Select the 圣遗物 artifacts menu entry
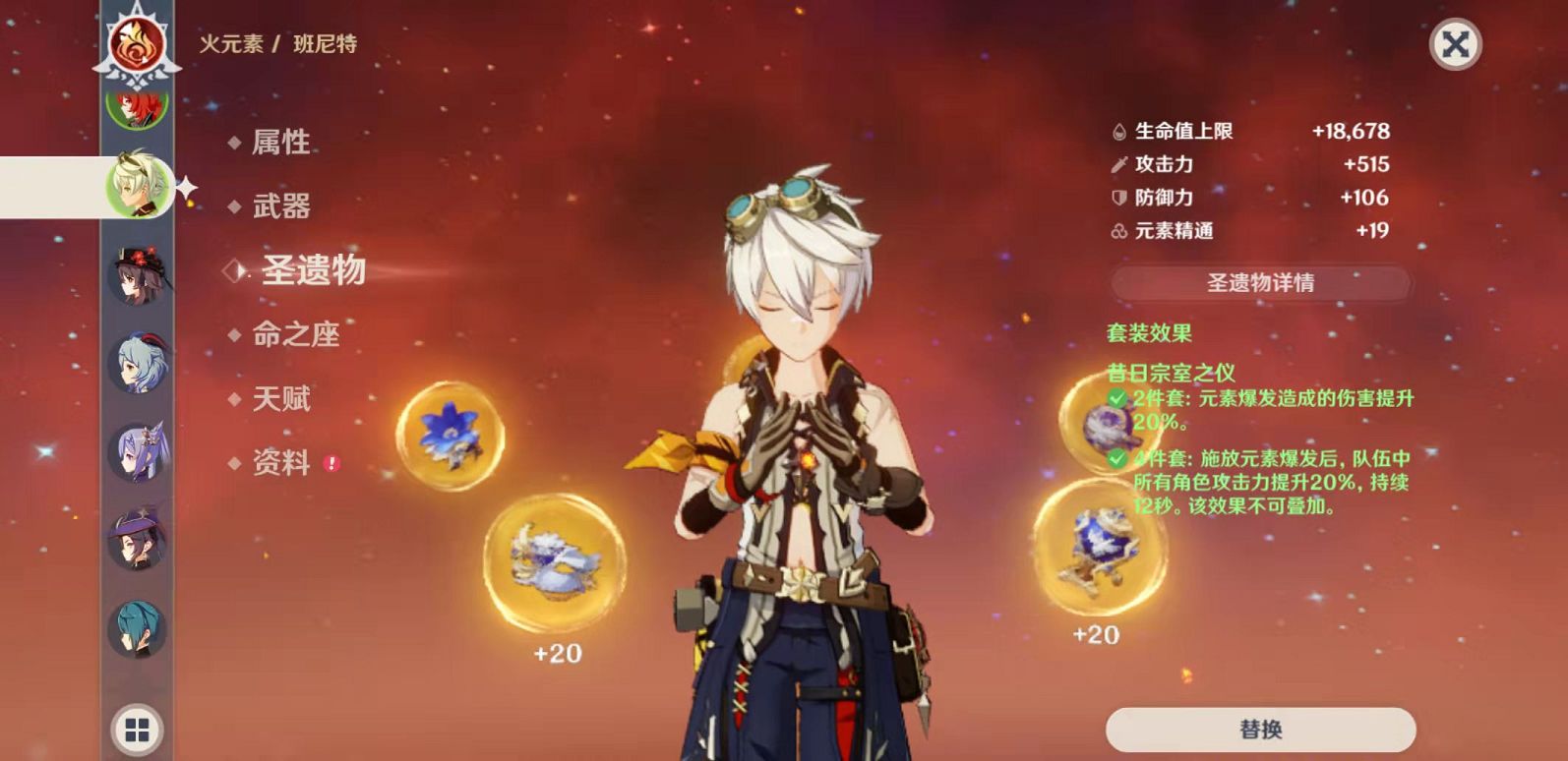This screenshot has width=1568, height=761. (x=313, y=270)
